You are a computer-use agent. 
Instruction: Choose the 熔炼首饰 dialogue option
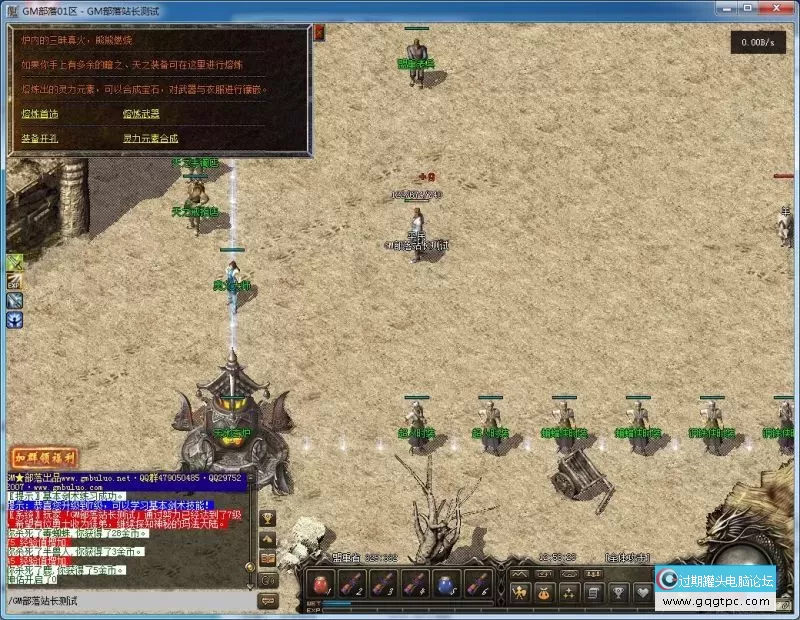click(40, 114)
